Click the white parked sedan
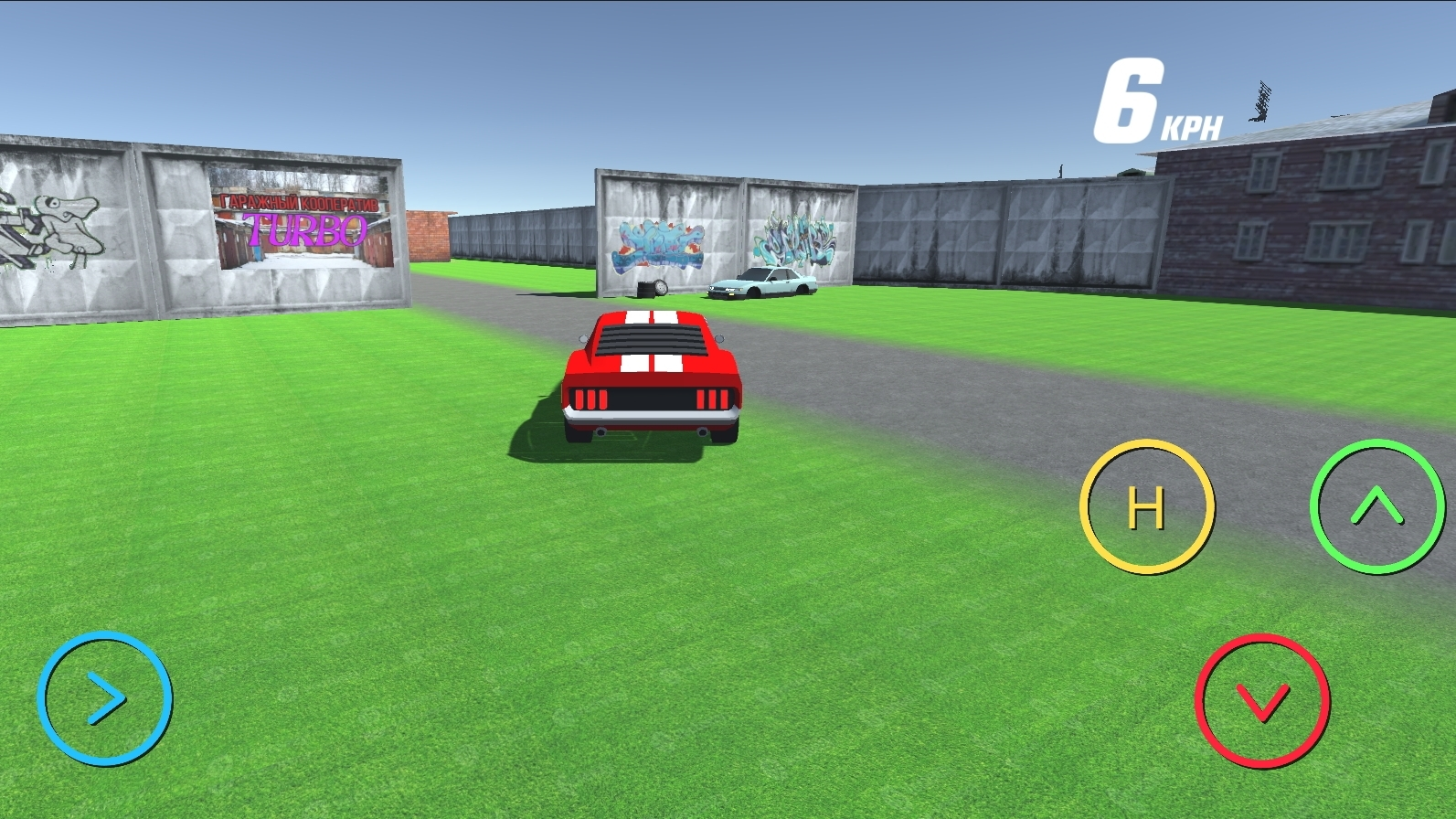The image size is (1456, 819). coord(763,285)
